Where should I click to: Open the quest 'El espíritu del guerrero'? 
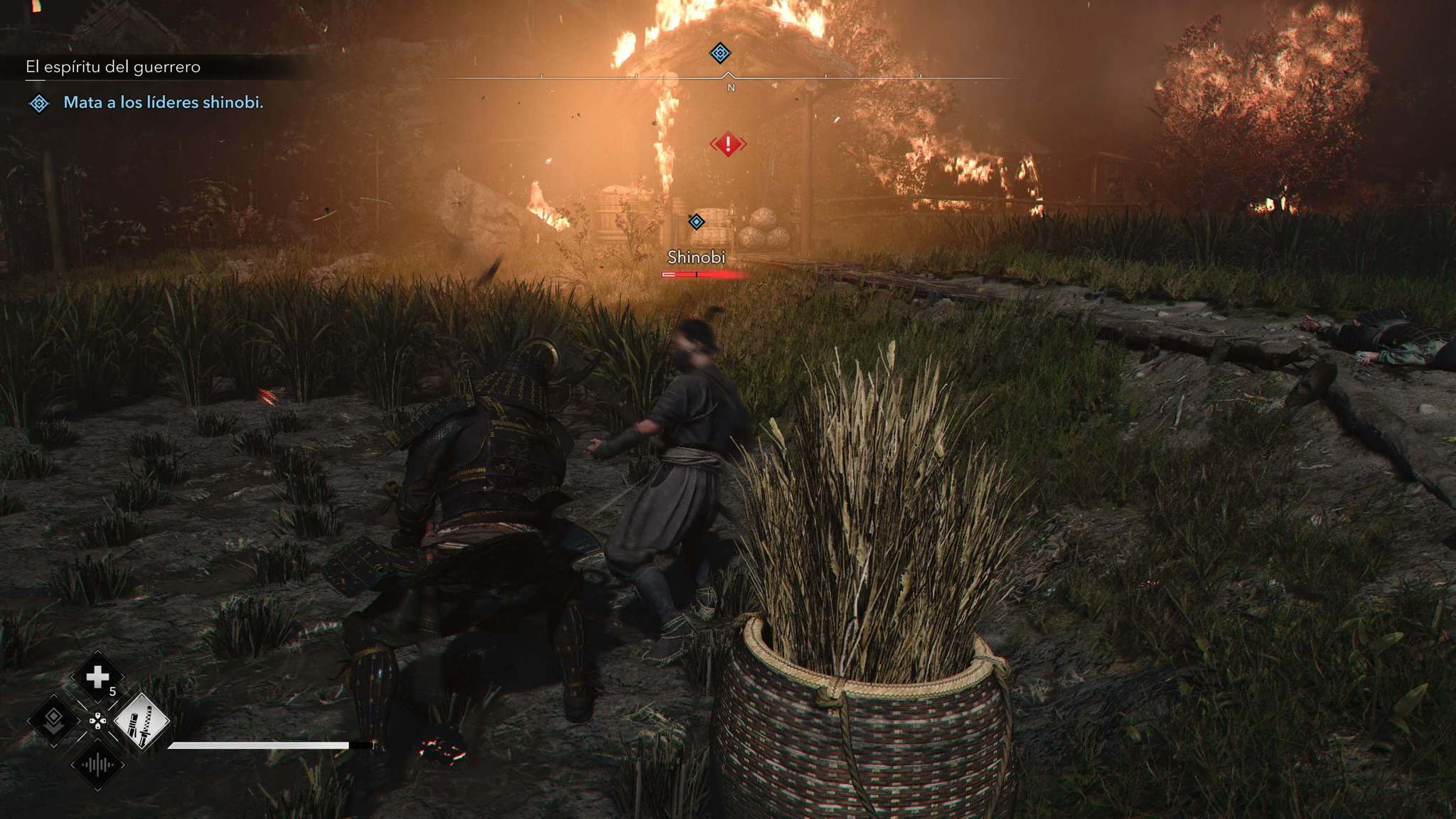113,67
